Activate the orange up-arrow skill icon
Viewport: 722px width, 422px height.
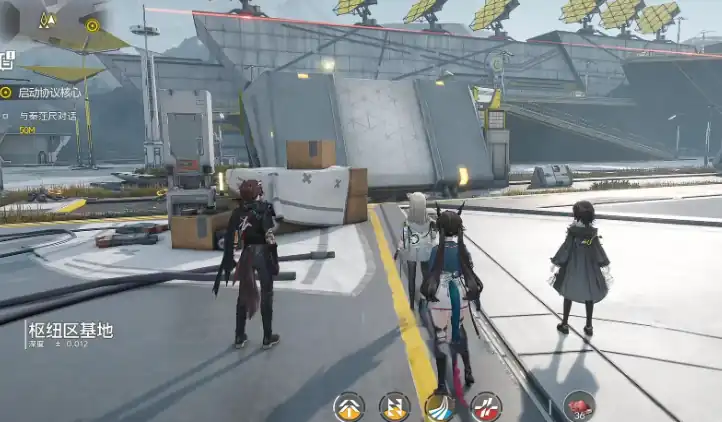(x=349, y=406)
